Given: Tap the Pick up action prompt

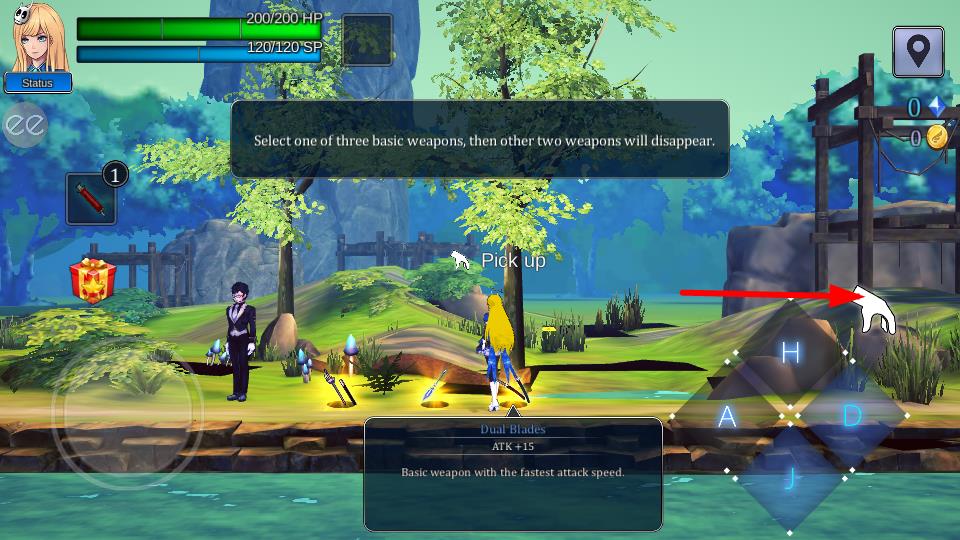Looking at the screenshot, I should point(500,261).
